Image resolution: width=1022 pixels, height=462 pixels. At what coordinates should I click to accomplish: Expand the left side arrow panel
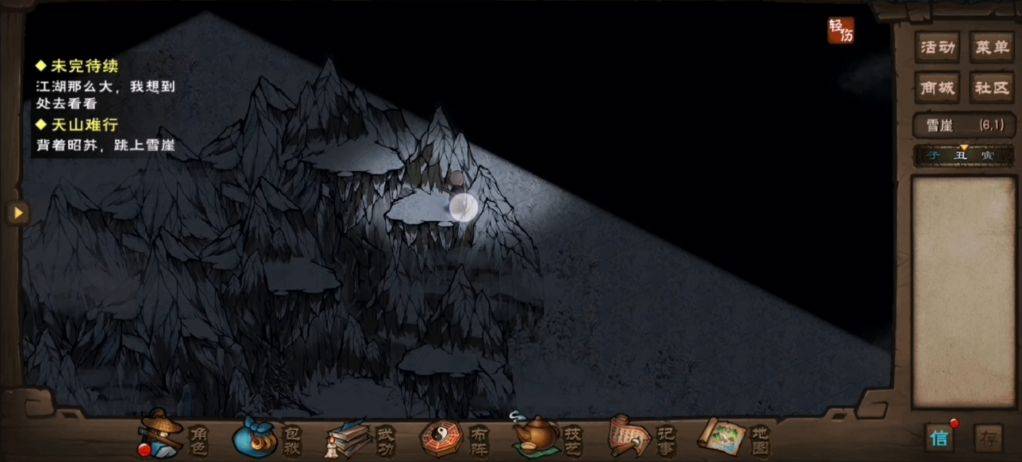tap(17, 212)
